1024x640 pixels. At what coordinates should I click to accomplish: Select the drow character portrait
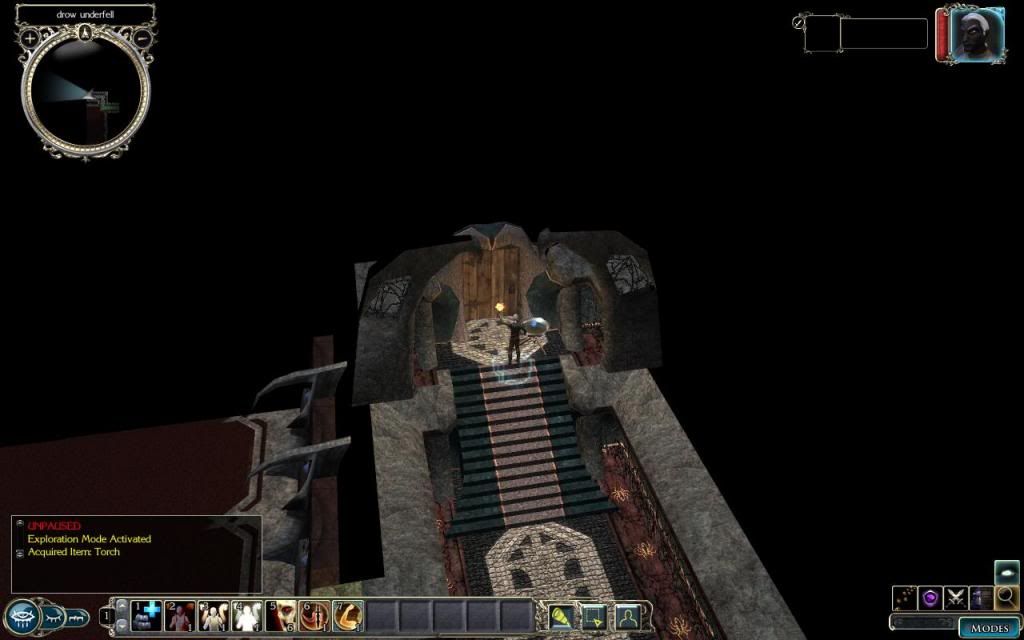(x=963, y=36)
